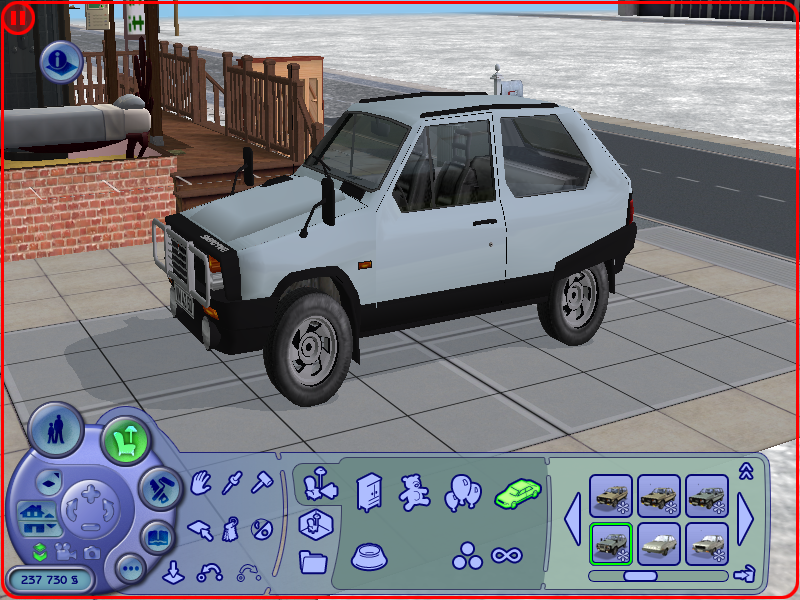This screenshot has width=800, height=600.
Task: Click the pause indicator button
Action: click(19, 17)
